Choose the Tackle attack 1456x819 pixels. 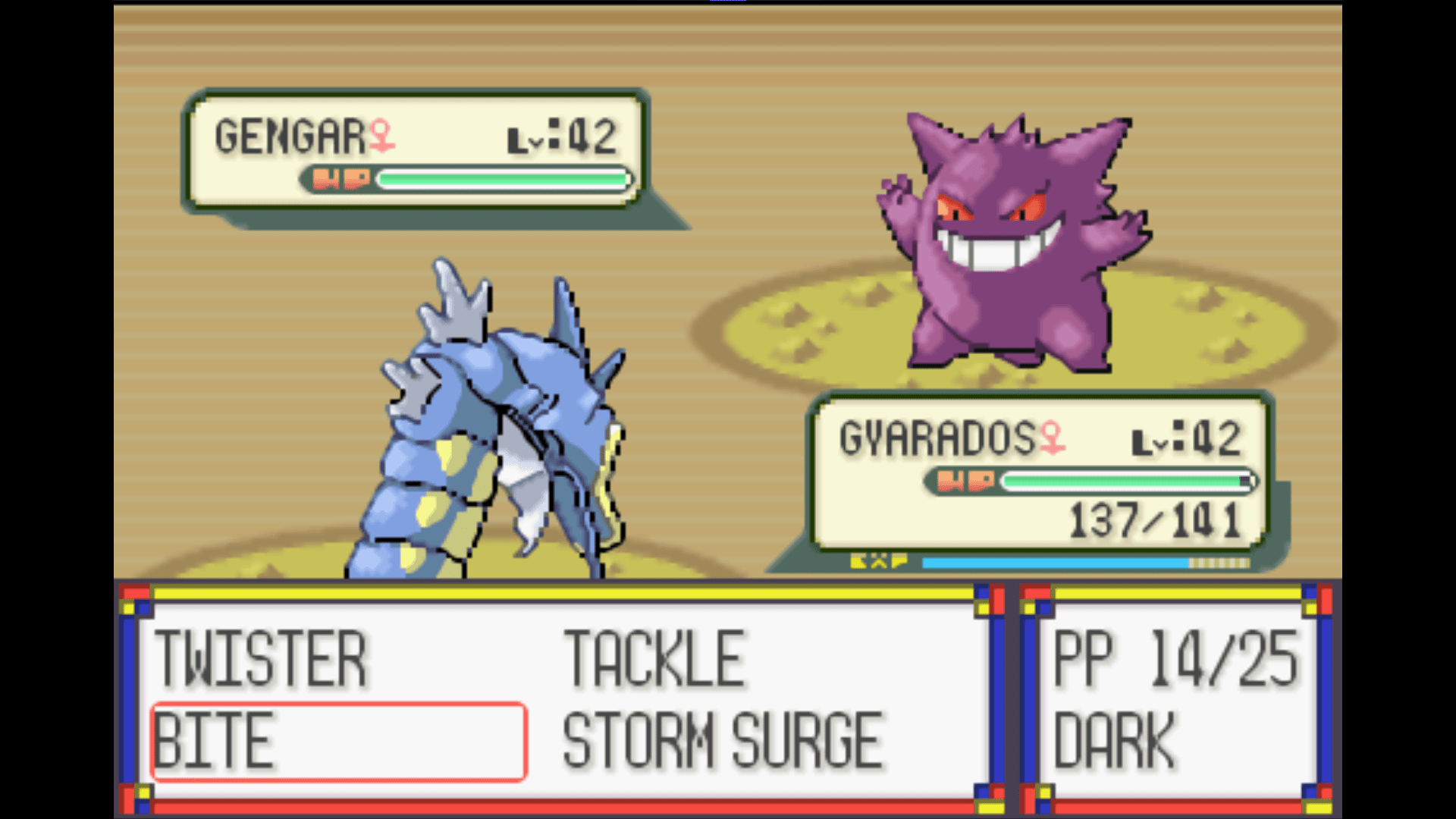point(654,660)
